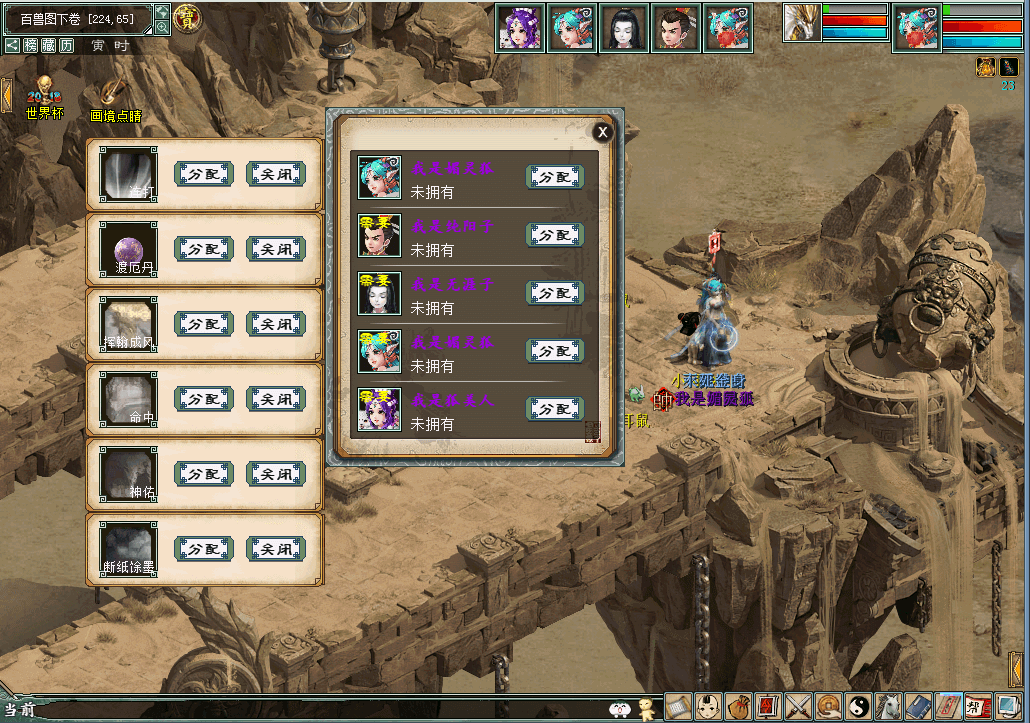Image resolution: width=1030 pixels, height=723 pixels.
Task: Open the 画境点睛 event icon
Action: click(115, 98)
